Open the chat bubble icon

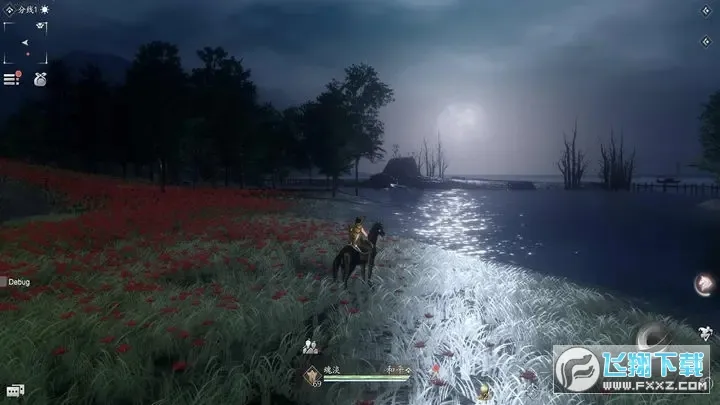[x=15, y=389]
